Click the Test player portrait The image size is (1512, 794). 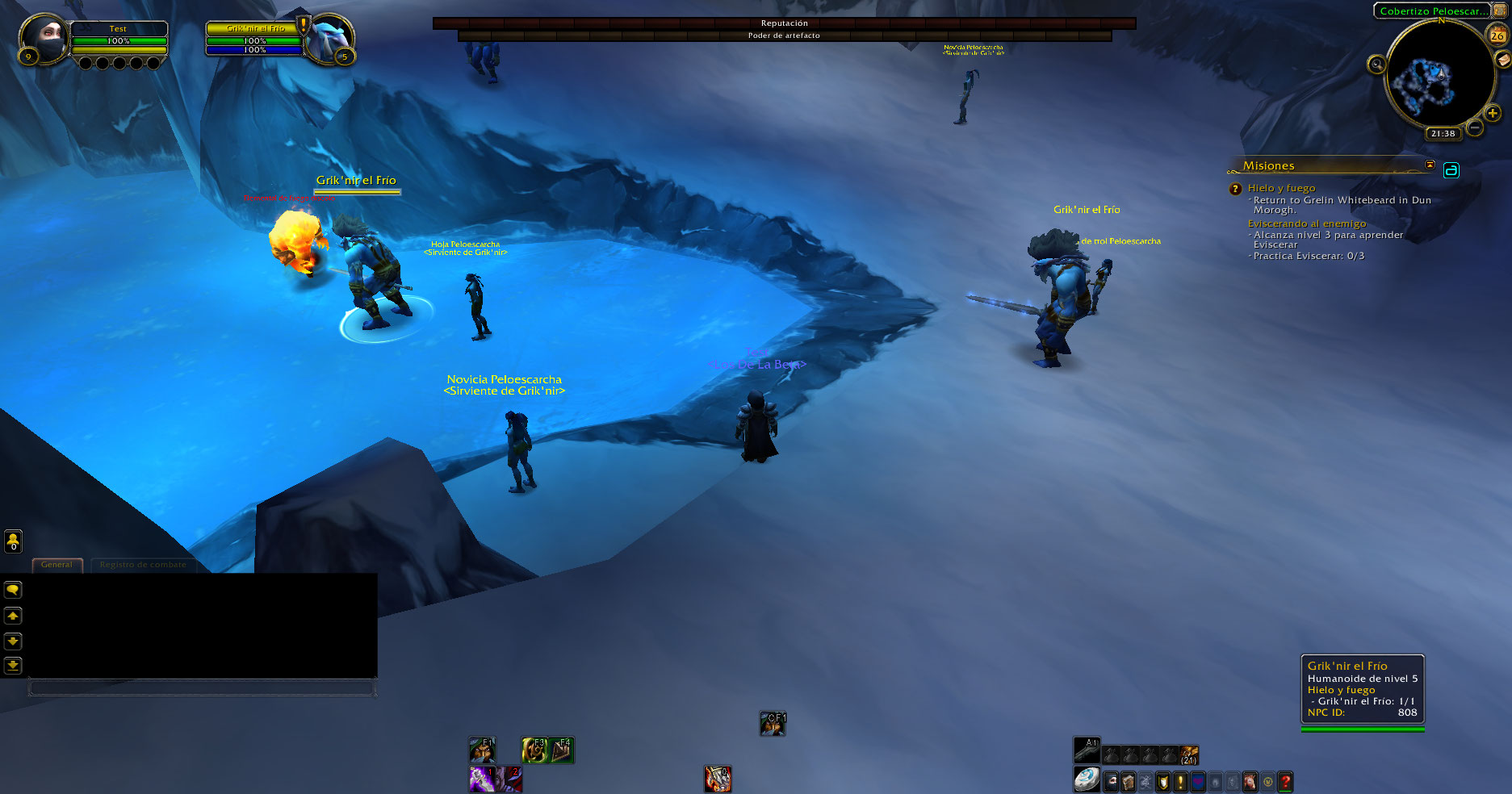[44, 39]
